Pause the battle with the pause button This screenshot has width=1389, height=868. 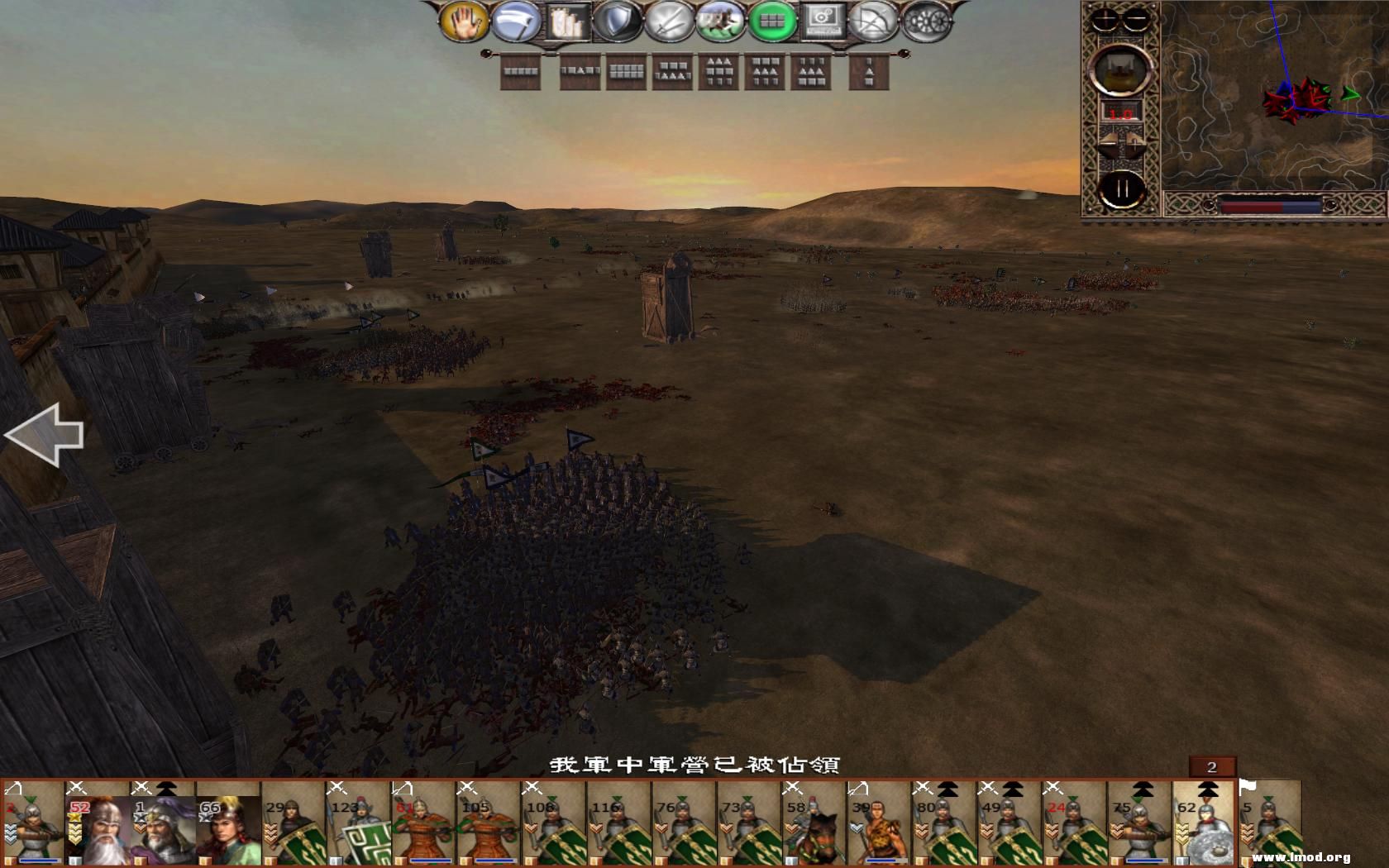(1122, 187)
